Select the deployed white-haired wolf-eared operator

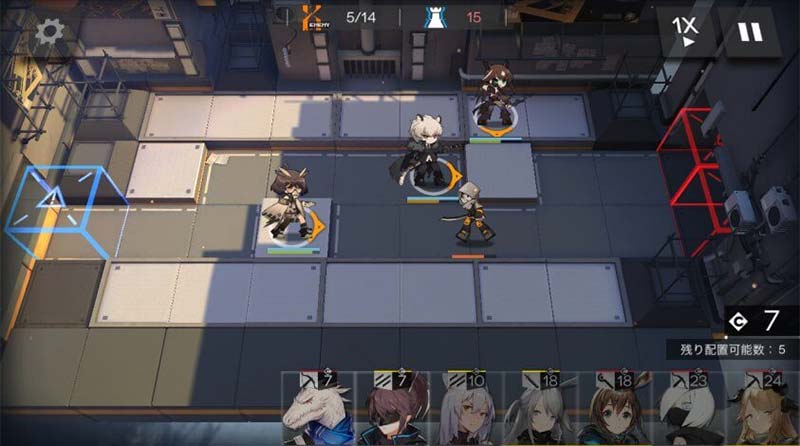tap(428, 152)
